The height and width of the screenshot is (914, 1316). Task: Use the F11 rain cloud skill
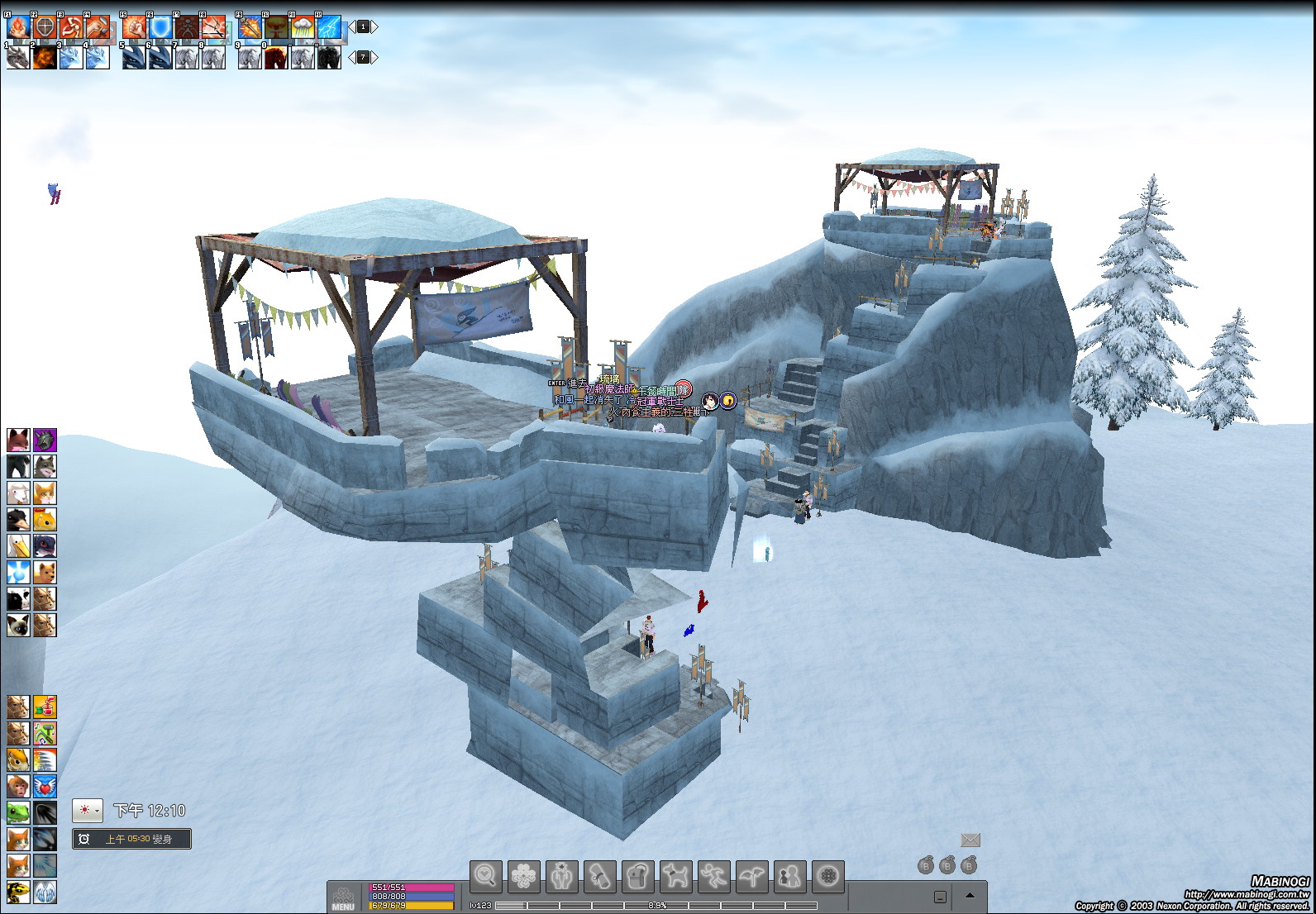303,27
